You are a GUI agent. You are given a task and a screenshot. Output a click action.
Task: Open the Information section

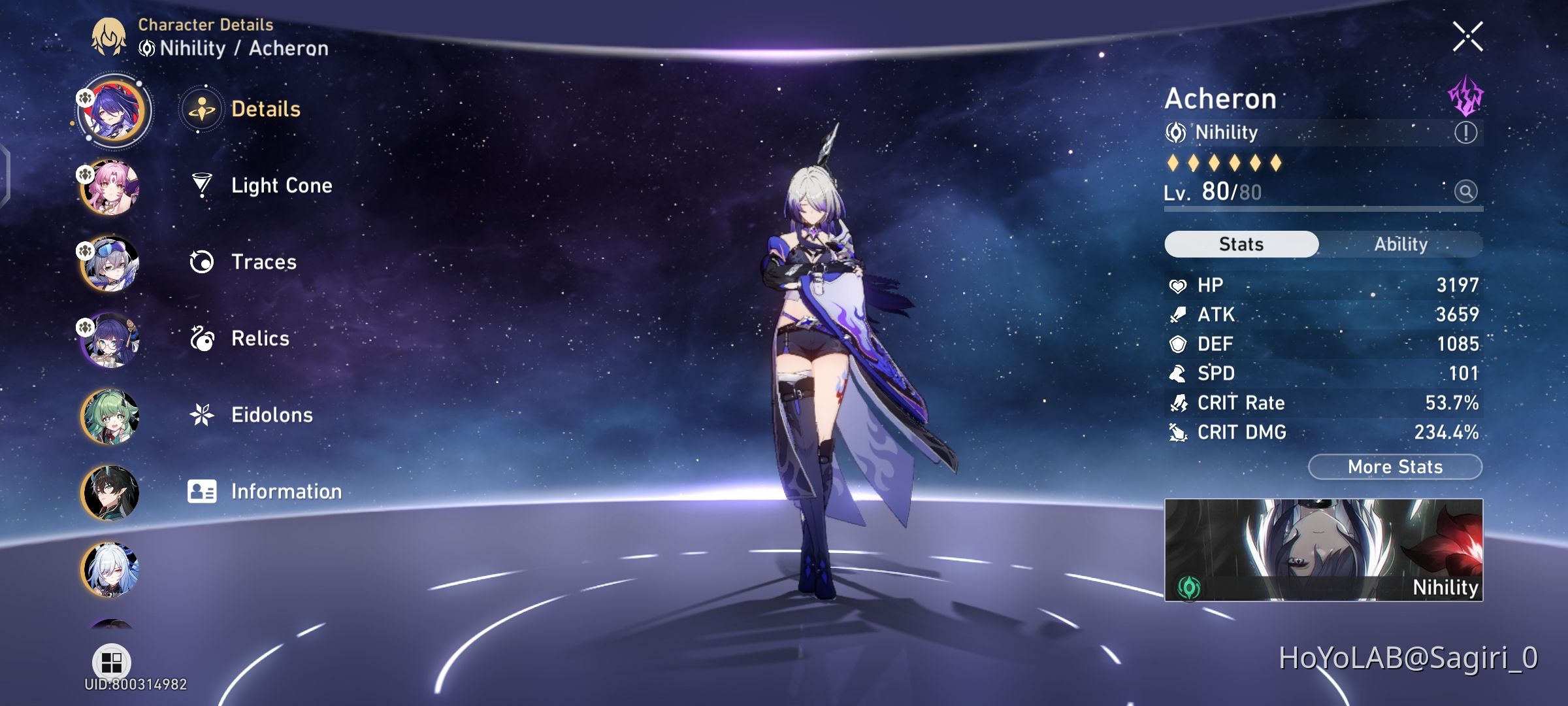coord(286,491)
